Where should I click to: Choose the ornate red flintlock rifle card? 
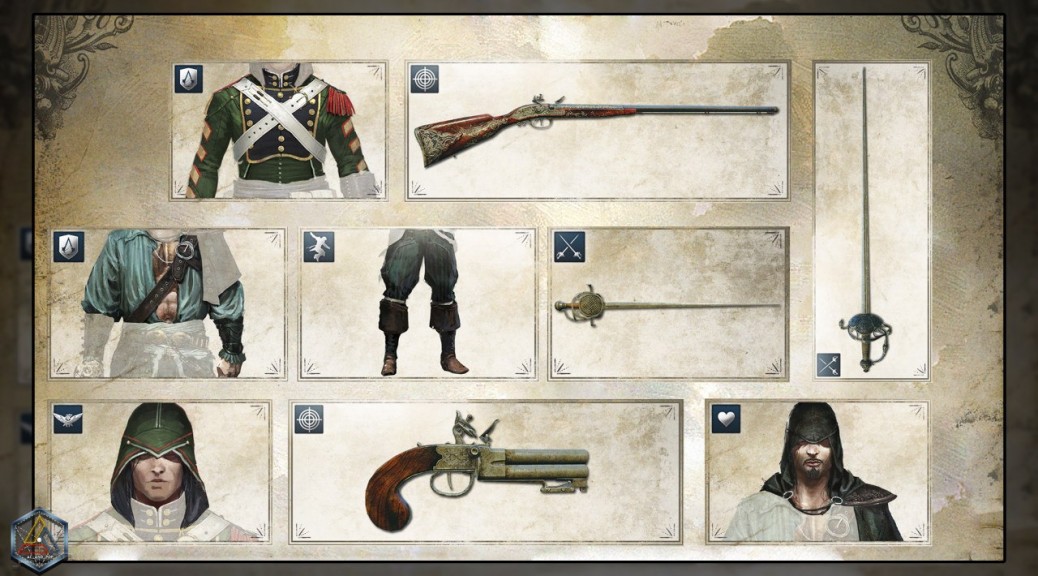point(597,131)
